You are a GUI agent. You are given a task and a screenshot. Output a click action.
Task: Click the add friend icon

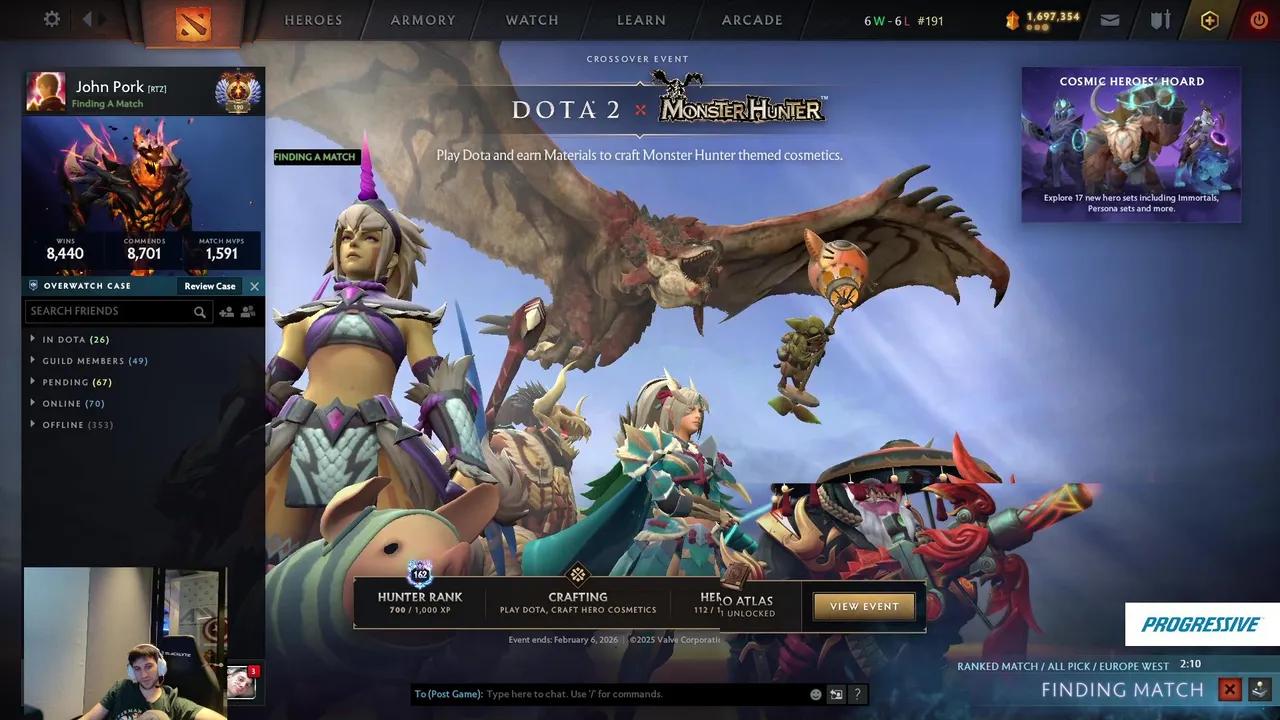[226, 311]
